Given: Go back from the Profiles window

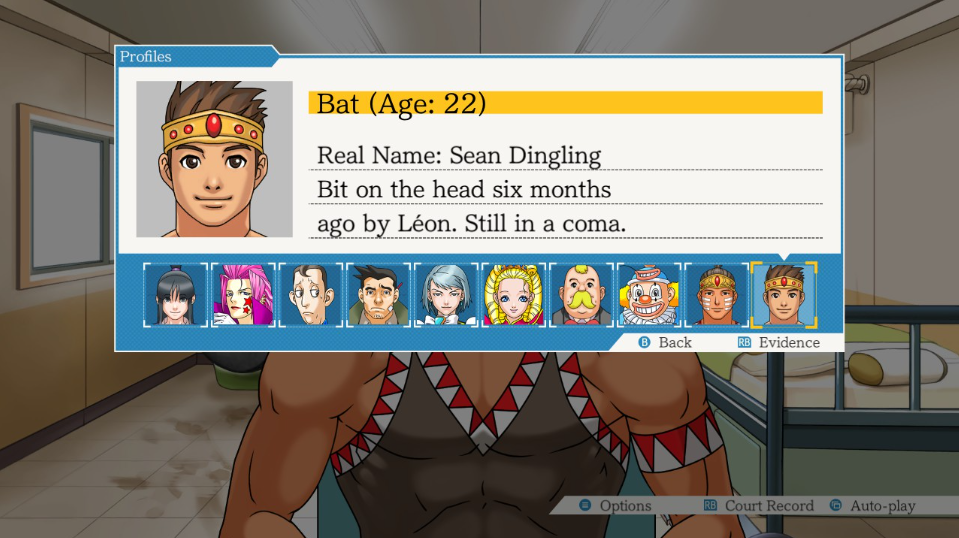Looking at the screenshot, I should point(665,342).
